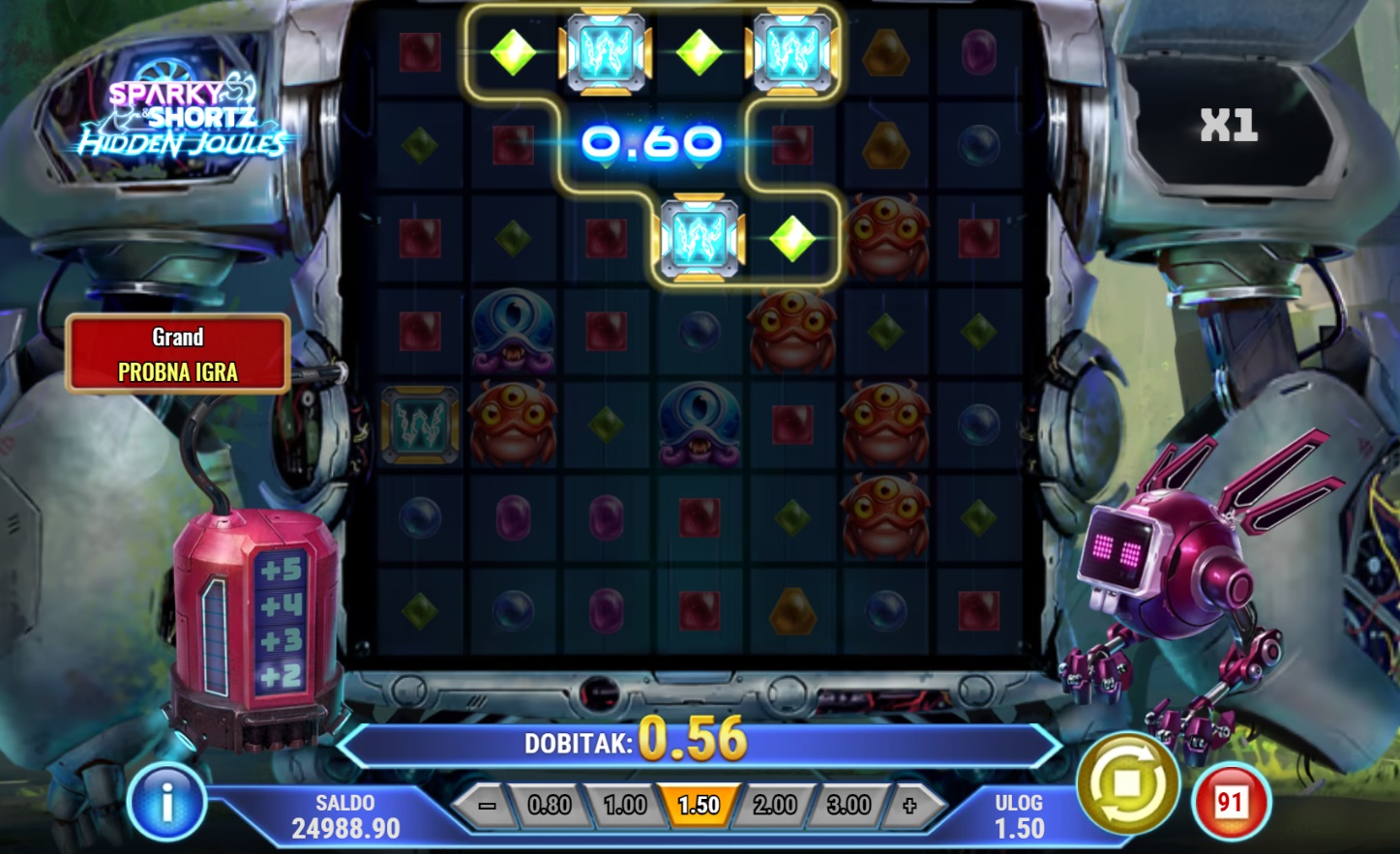Open the game info panel
Image resolution: width=1400 pixels, height=854 pixels.
point(166,802)
